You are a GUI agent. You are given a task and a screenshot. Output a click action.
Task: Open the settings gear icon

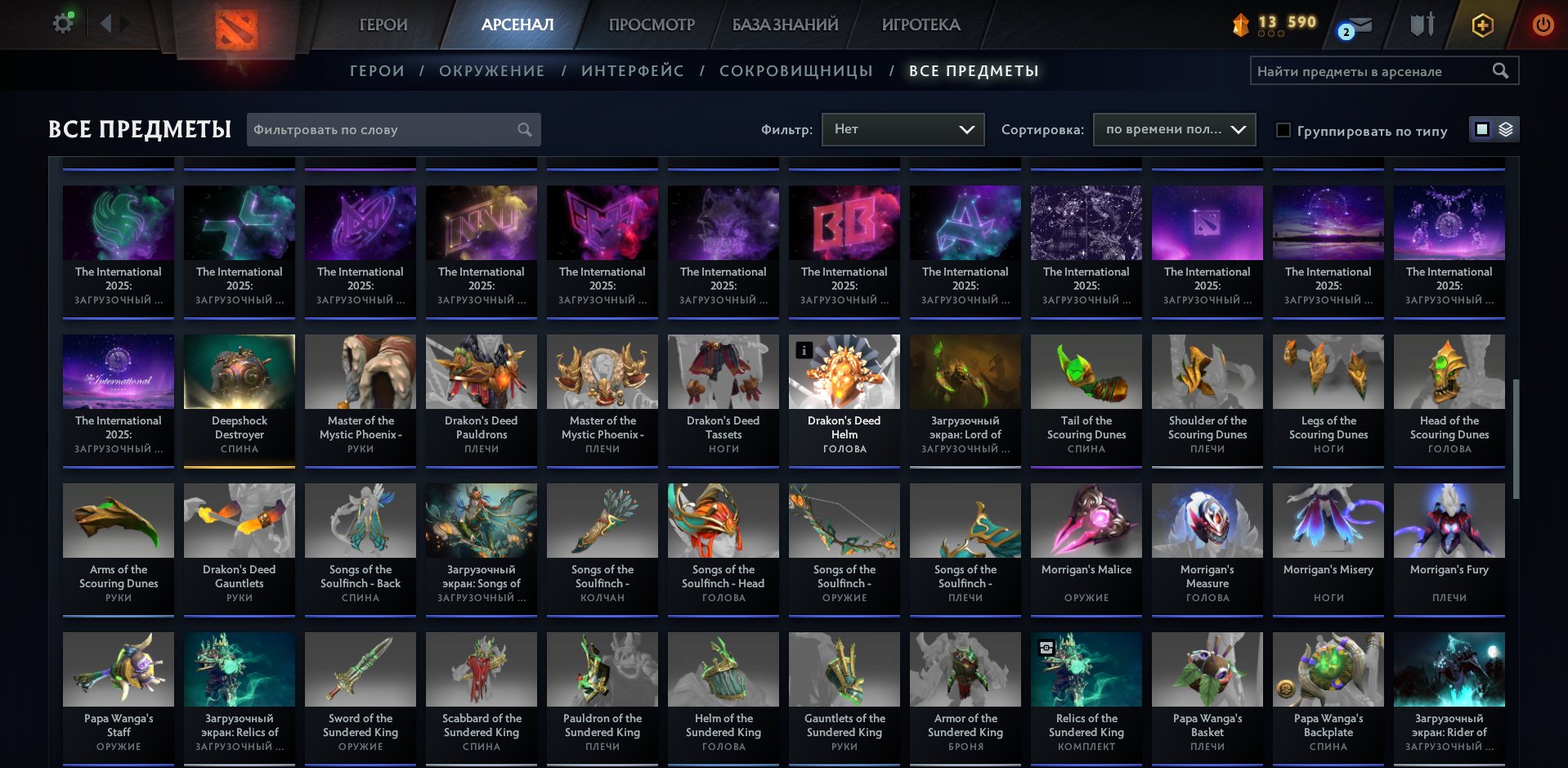coord(62,23)
